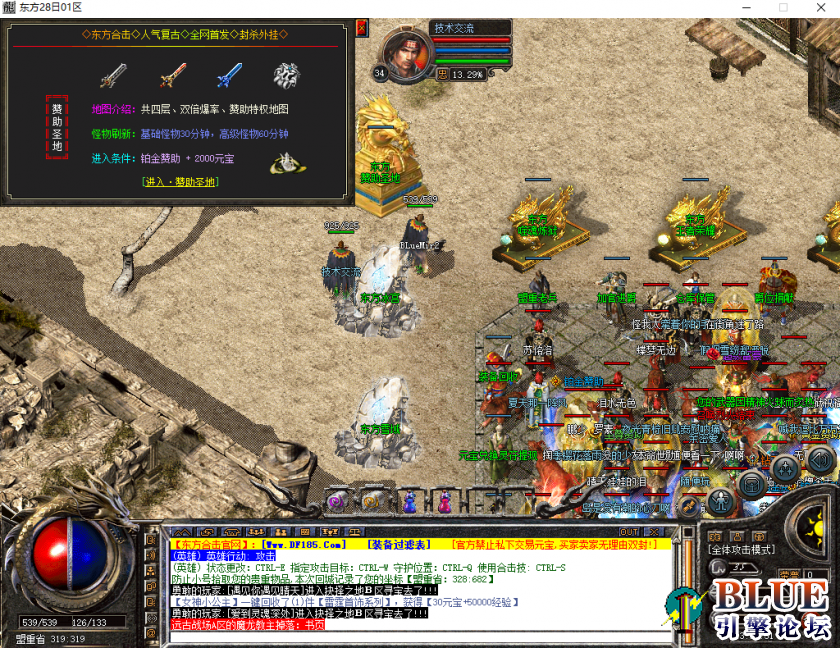
Task: Click the equipment filter list link in chat
Action: click(400, 544)
